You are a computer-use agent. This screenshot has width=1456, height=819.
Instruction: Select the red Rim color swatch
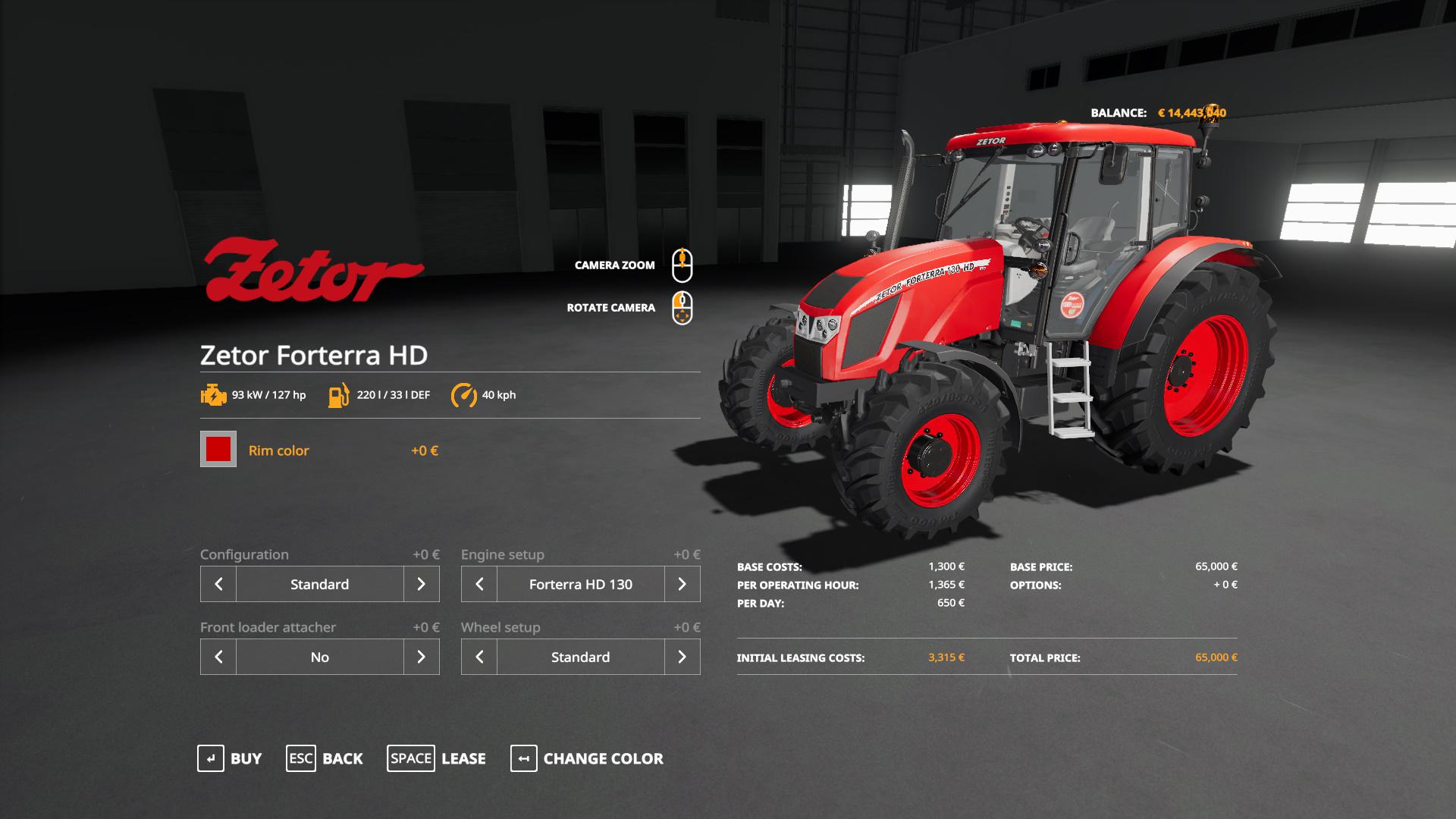[218, 450]
